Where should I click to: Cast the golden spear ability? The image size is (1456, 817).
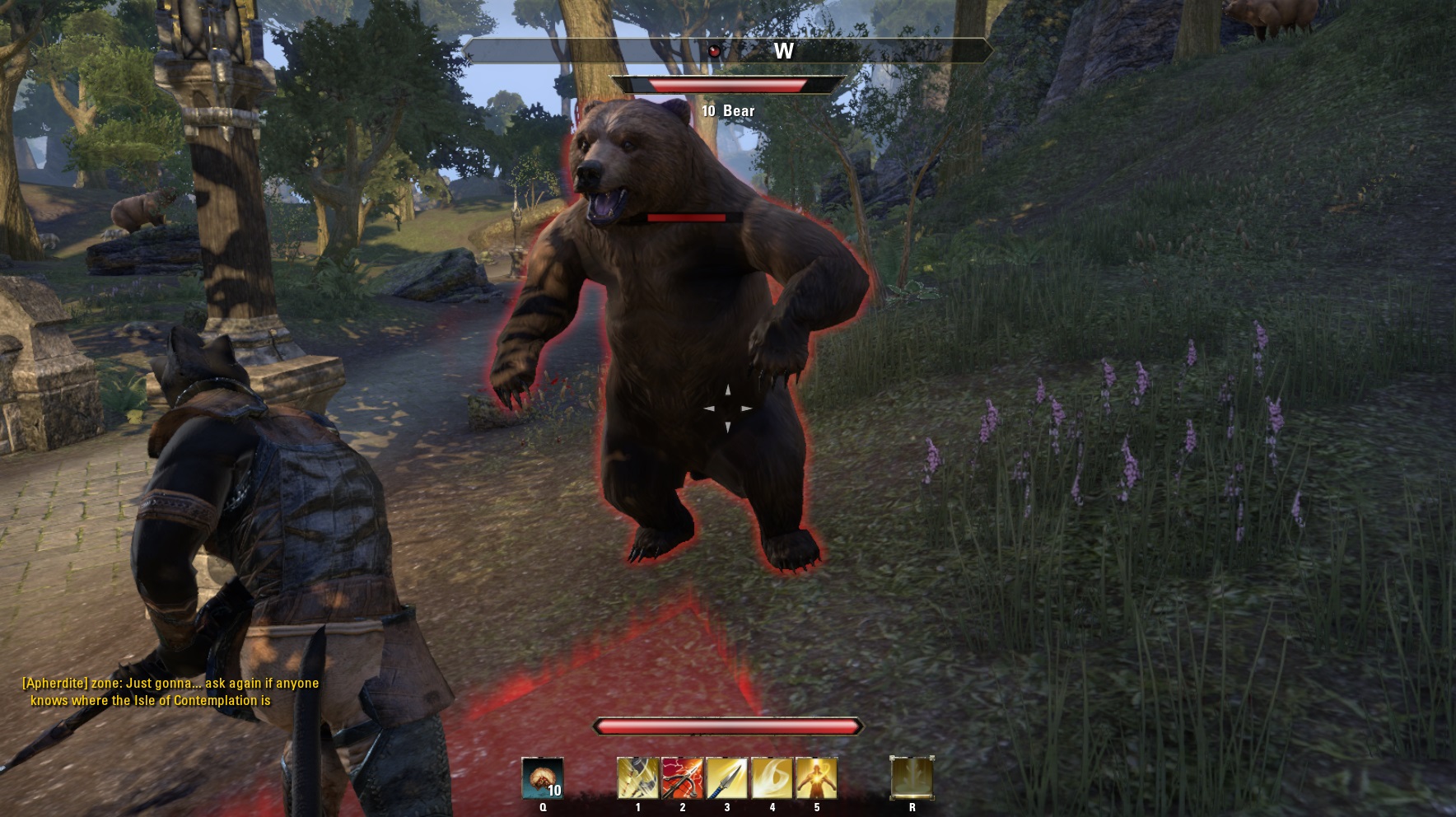pos(727,778)
